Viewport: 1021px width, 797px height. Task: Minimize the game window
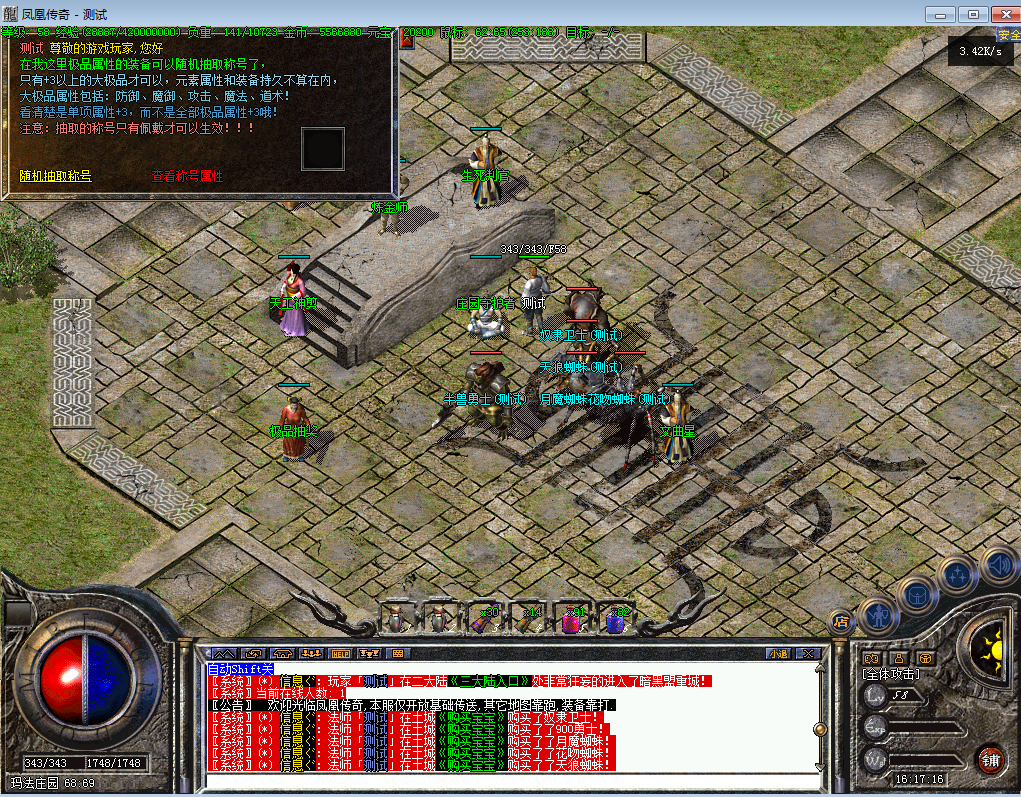coord(940,14)
